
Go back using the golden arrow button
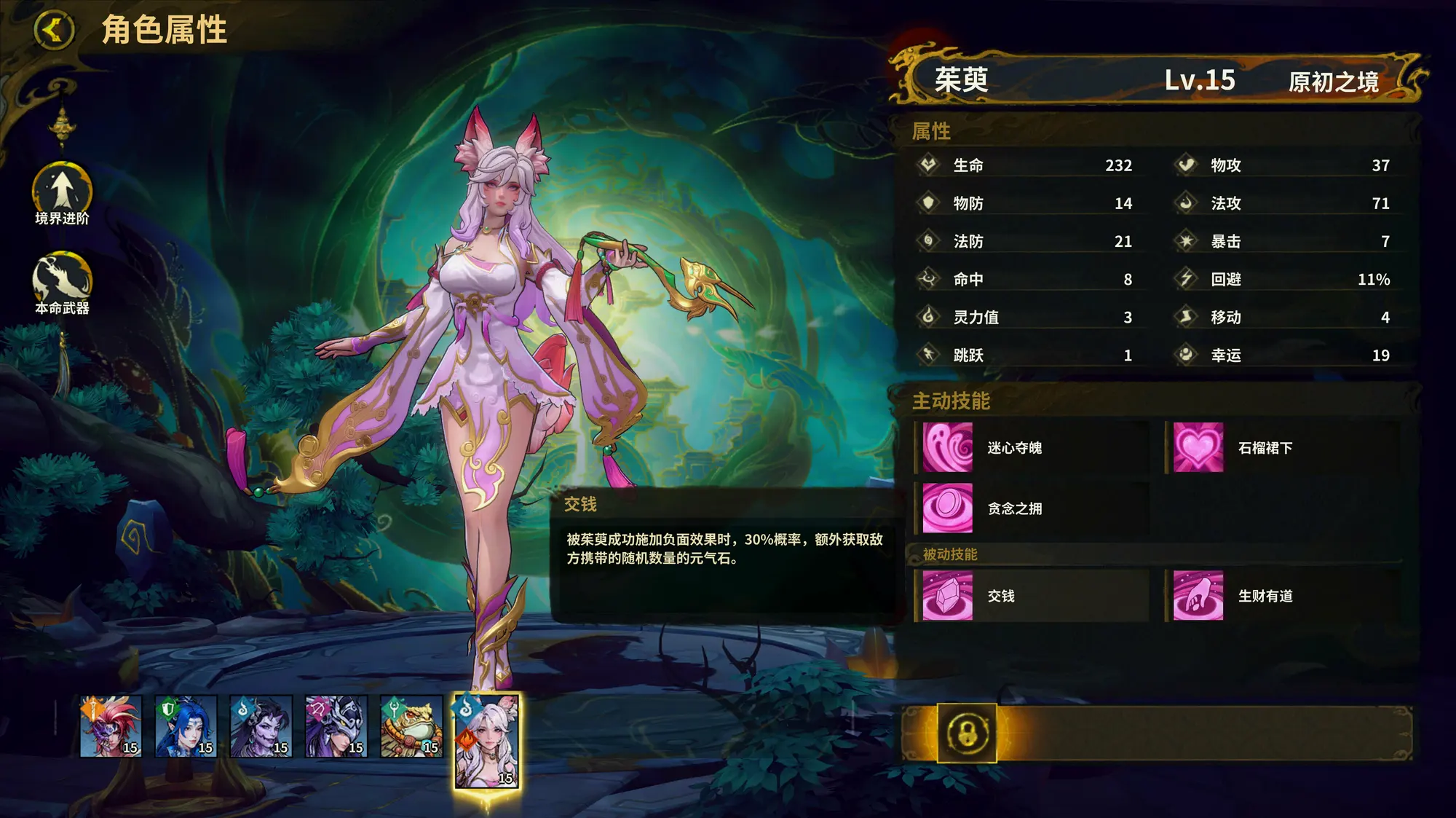click(x=54, y=31)
